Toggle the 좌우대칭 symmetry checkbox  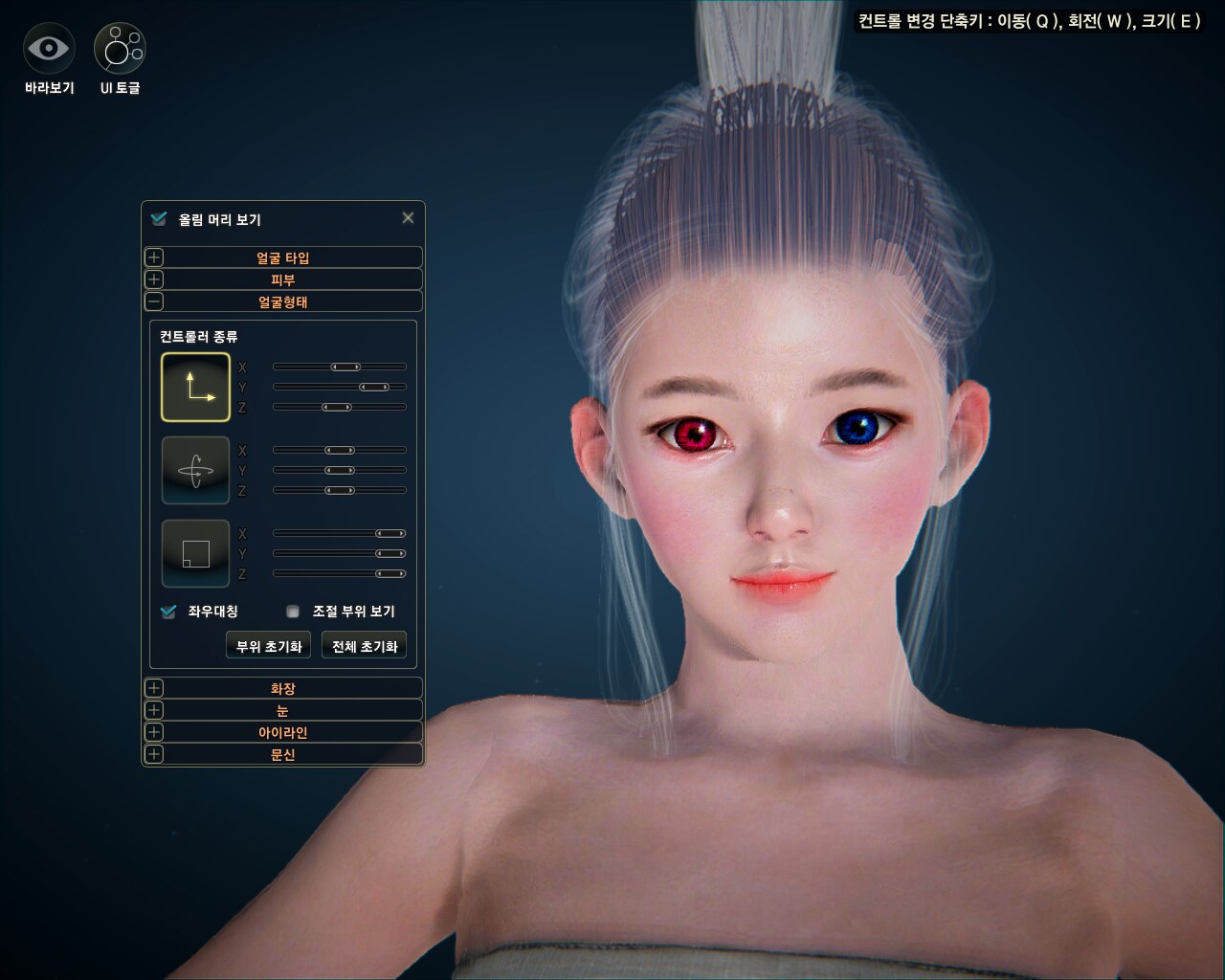click(x=169, y=612)
